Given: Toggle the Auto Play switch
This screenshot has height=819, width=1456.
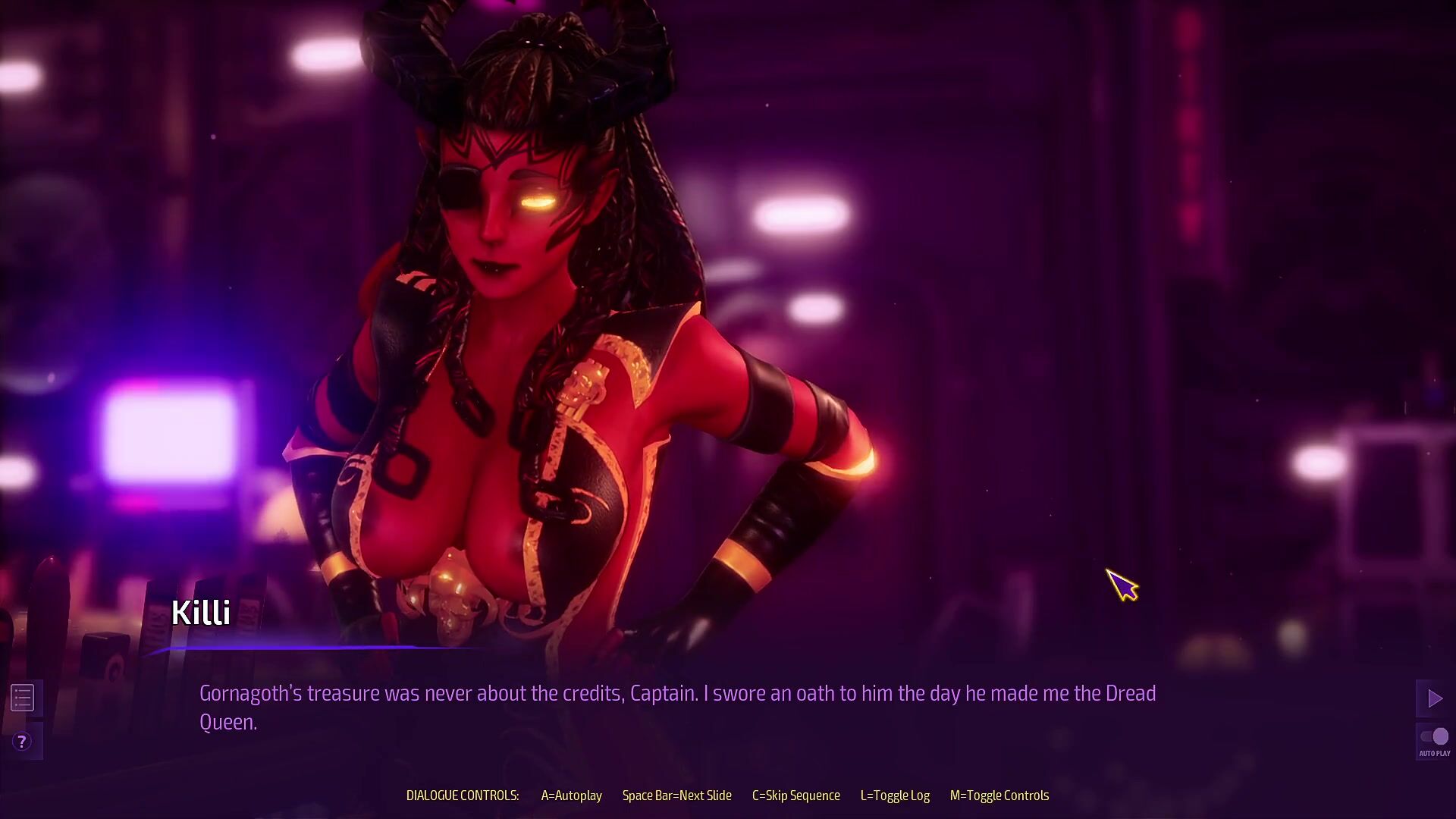Looking at the screenshot, I should [1434, 737].
